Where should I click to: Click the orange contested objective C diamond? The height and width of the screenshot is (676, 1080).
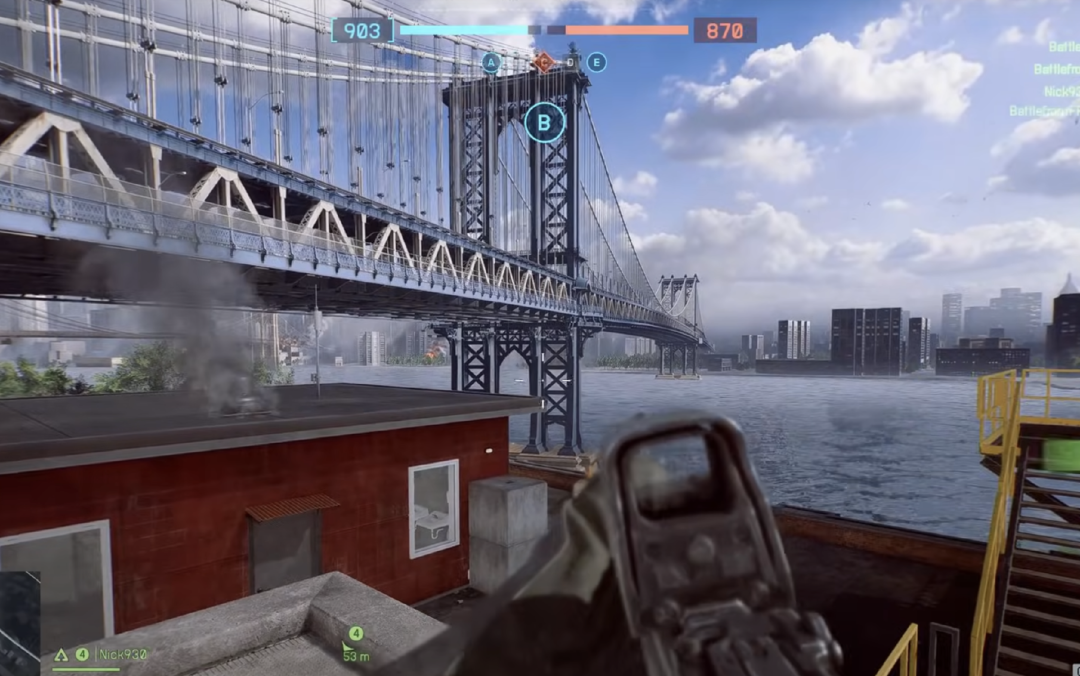tap(543, 62)
